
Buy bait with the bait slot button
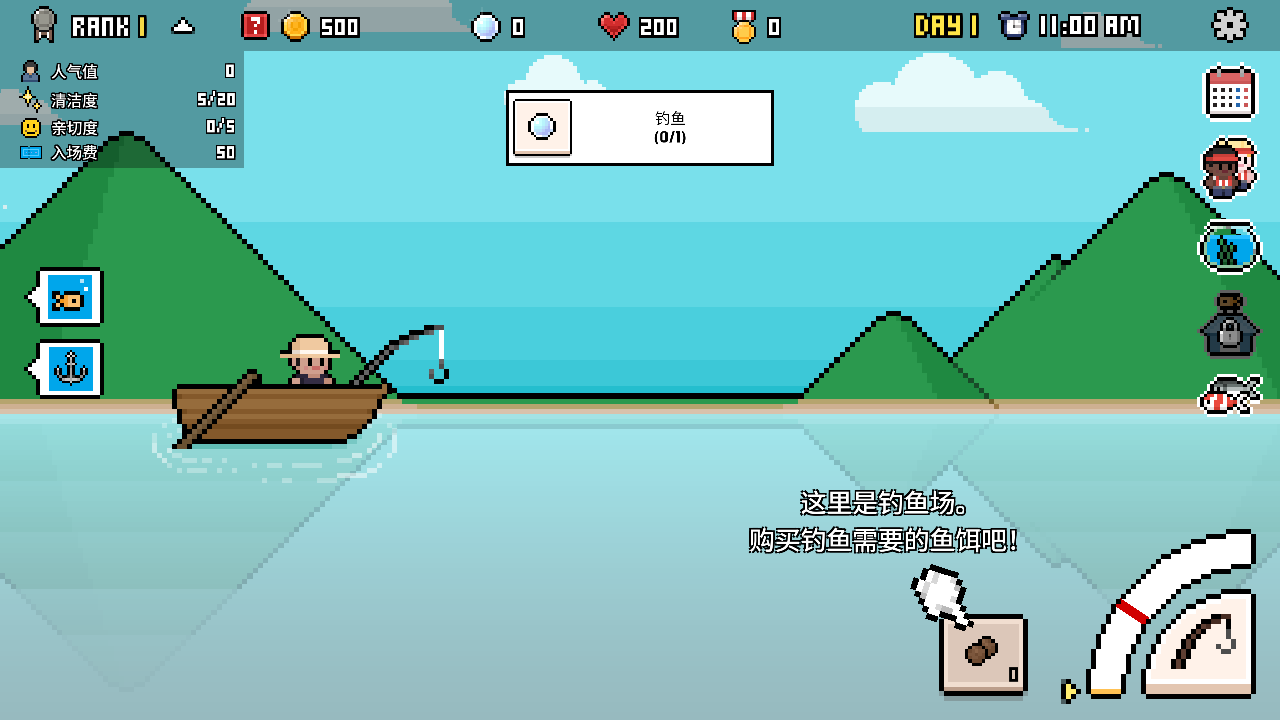click(x=983, y=654)
